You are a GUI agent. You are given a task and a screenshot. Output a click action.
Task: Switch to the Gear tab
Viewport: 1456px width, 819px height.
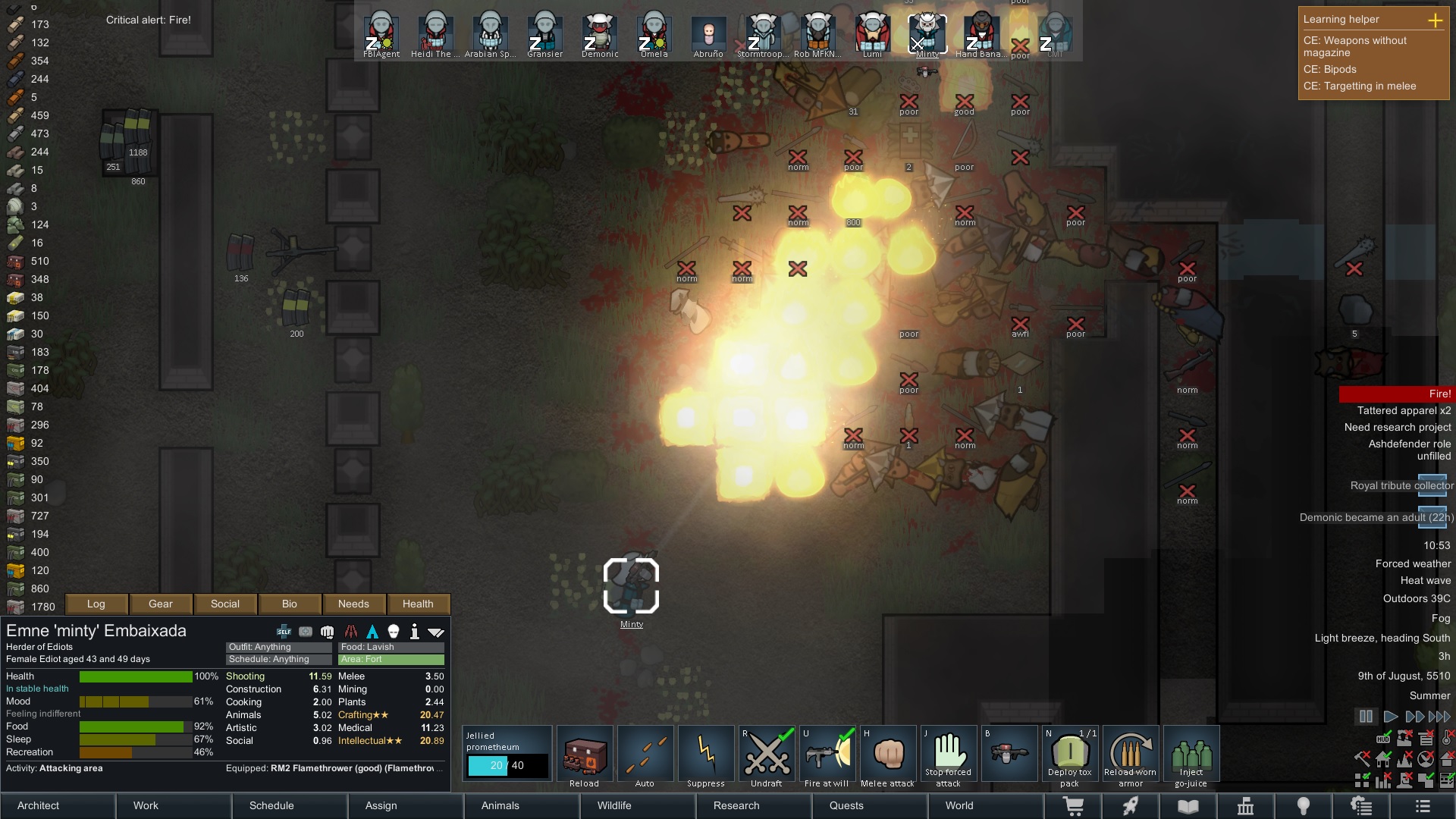pos(161,604)
